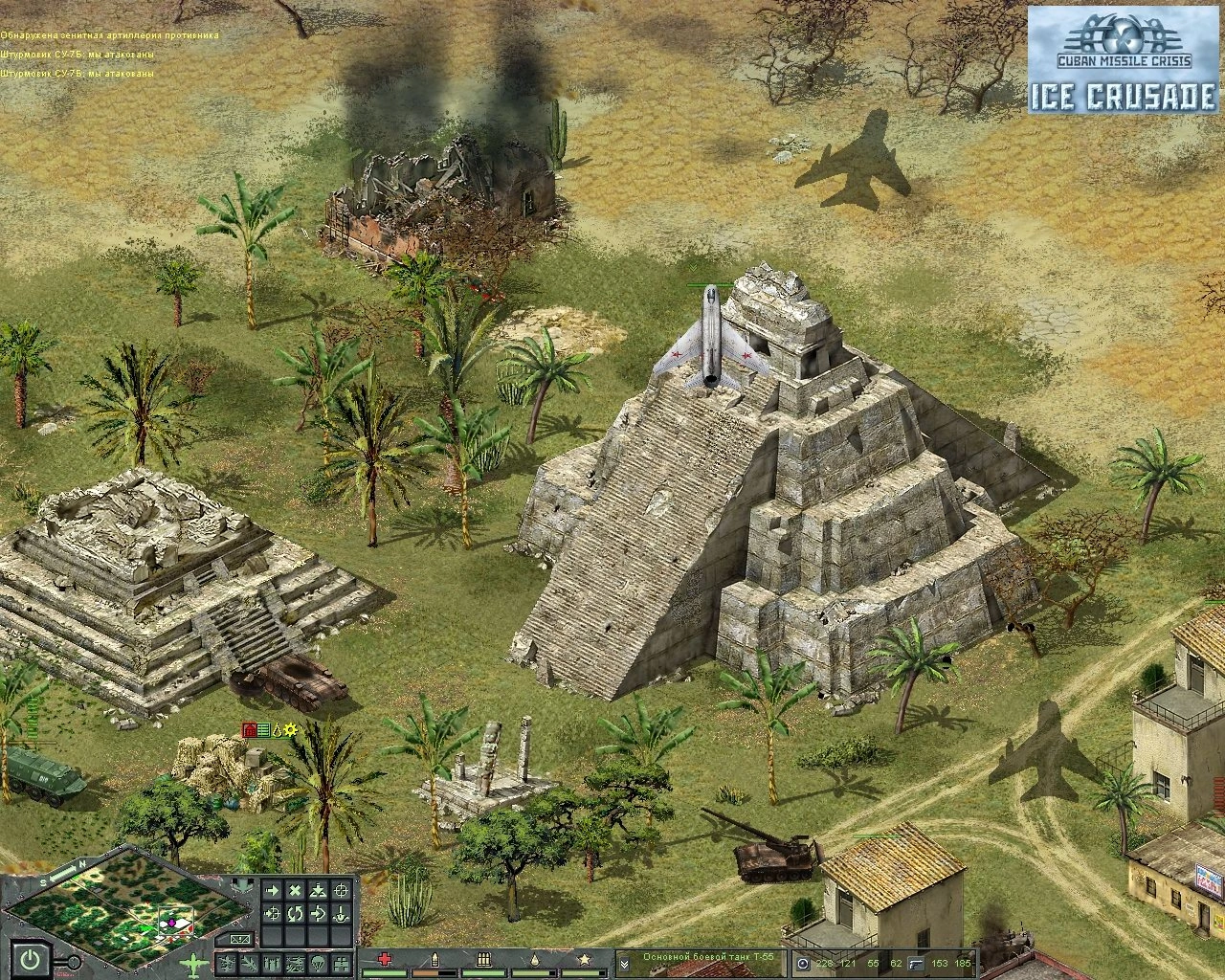Activate the crosshair attack command
1225x980 pixels.
[x=341, y=891]
